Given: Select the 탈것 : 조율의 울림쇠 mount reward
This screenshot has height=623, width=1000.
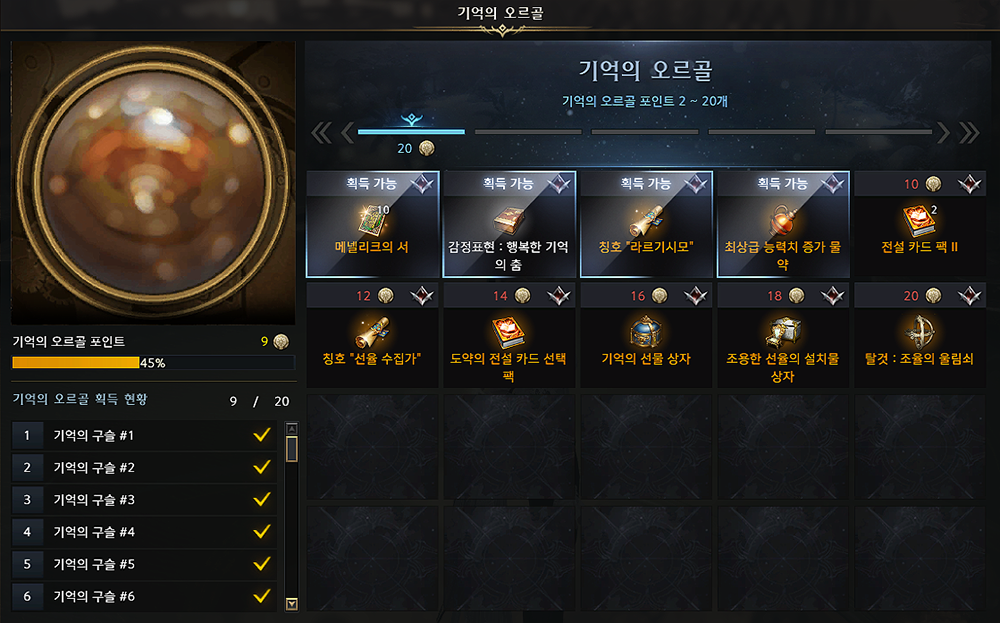Looking at the screenshot, I should tap(920, 334).
